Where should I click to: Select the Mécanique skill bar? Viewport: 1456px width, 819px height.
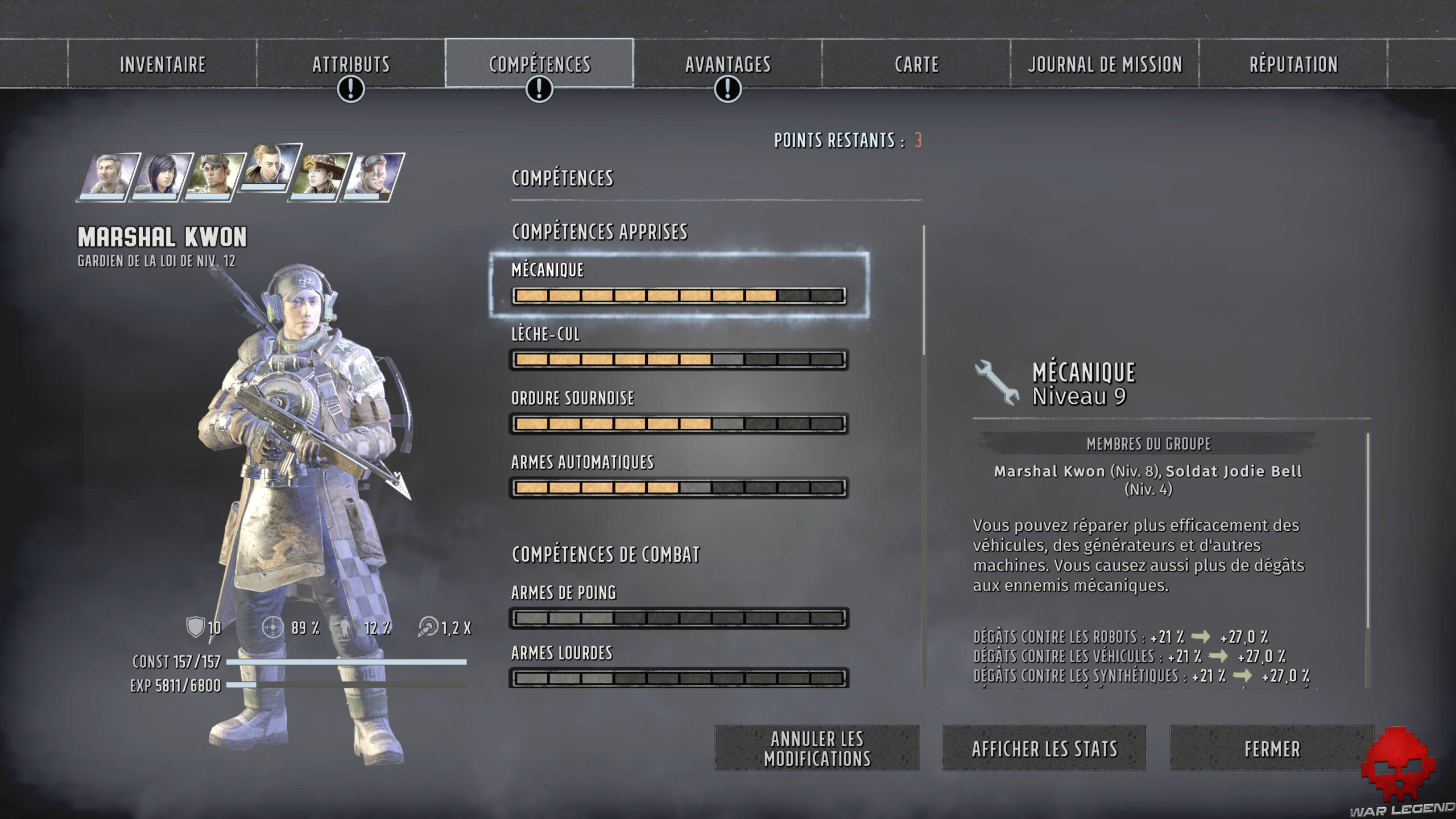click(x=679, y=295)
